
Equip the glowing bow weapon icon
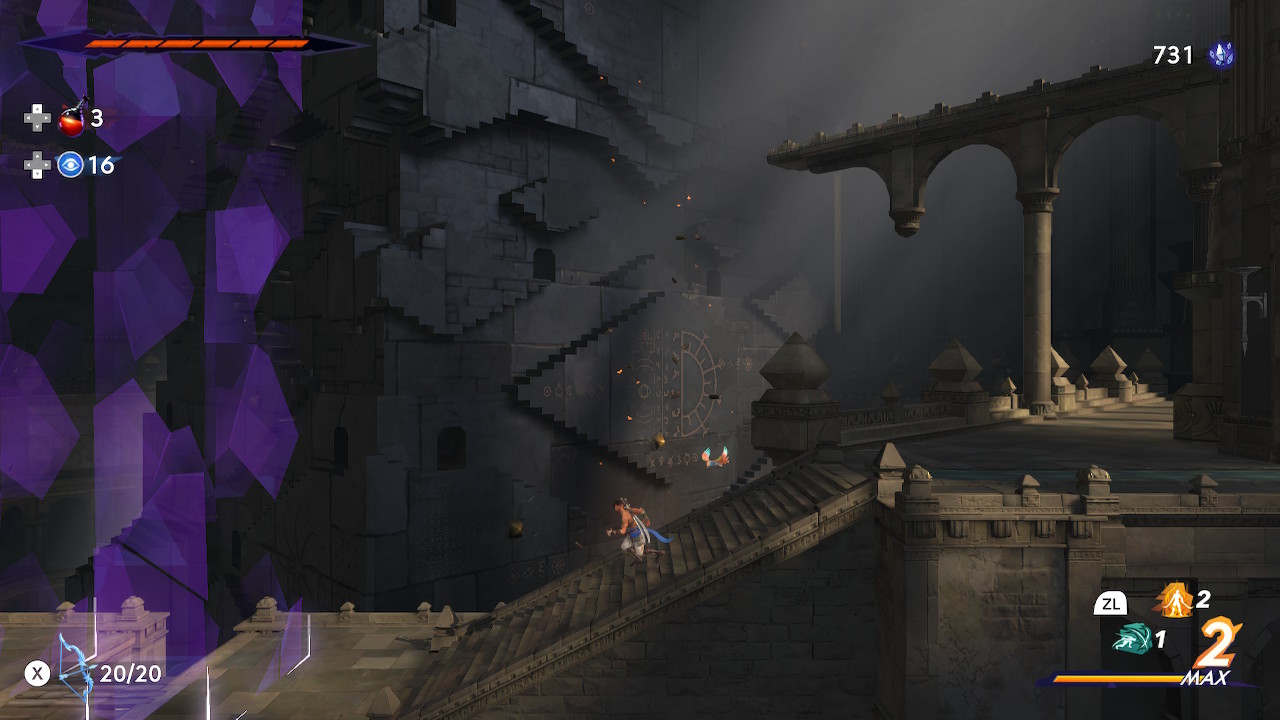(74, 673)
